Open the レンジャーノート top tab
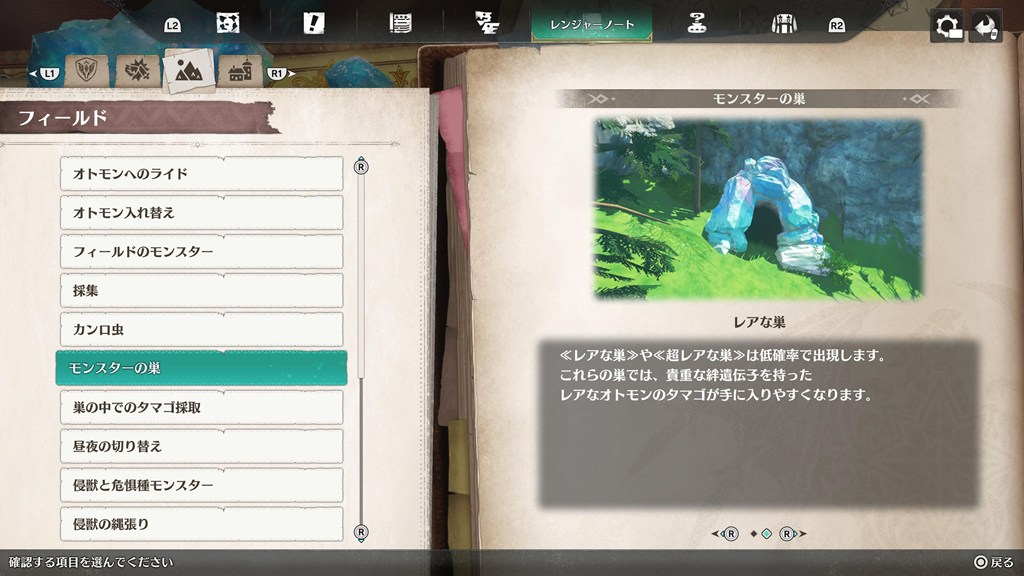Image resolution: width=1024 pixels, height=576 pixels. click(x=592, y=25)
